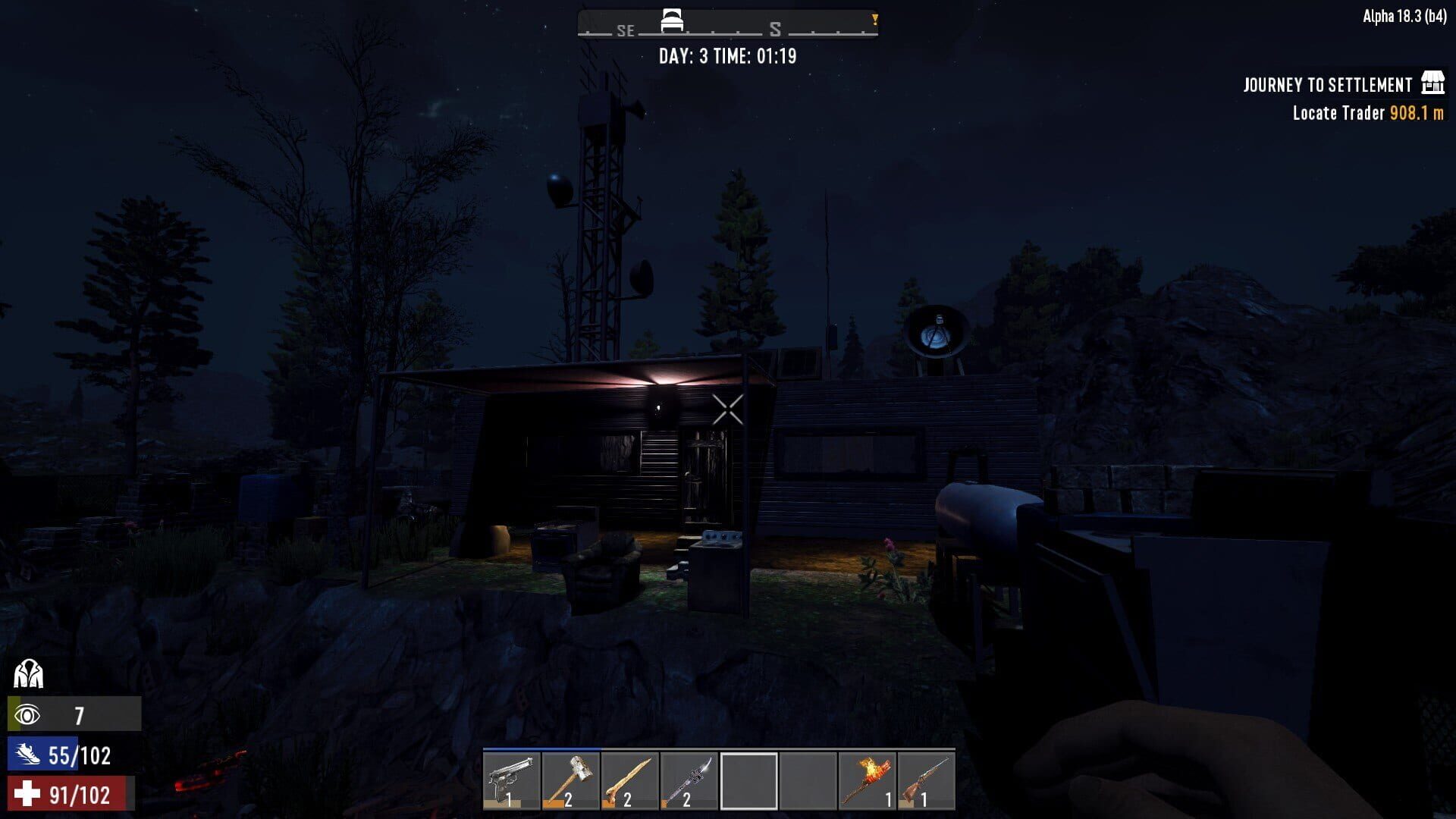The height and width of the screenshot is (819, 1456).
Task: Toggle the currently highlighted empty hotbar slot
Action: [749, 779]
